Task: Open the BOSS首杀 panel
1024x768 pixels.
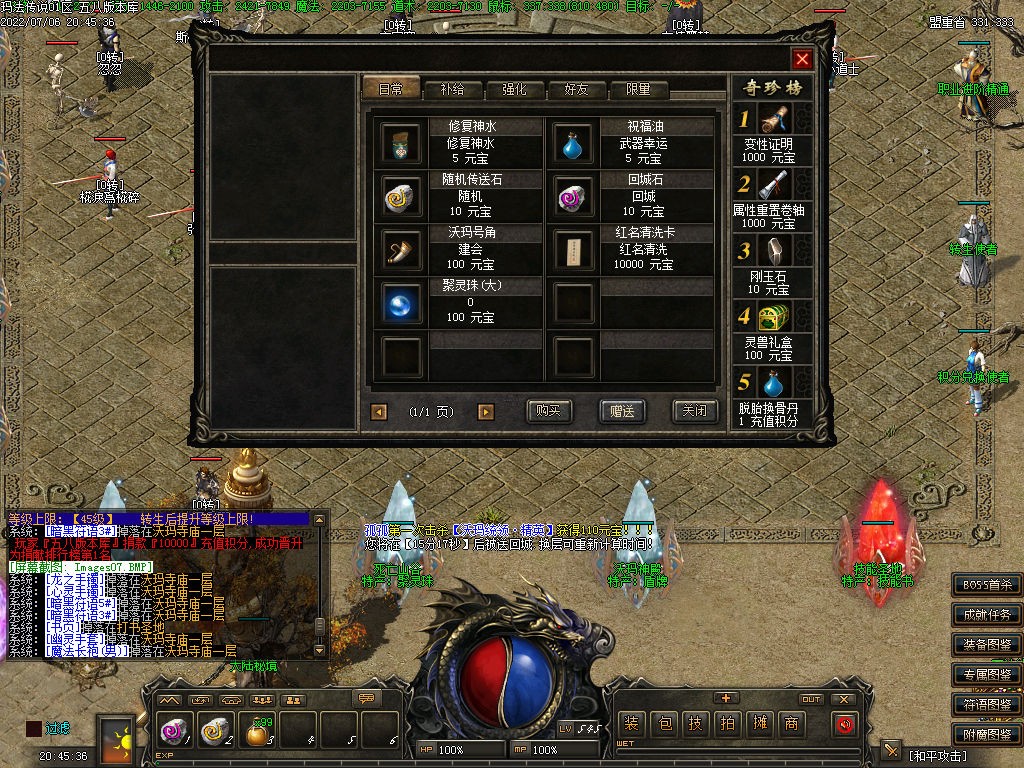Action: pos(986,585)
